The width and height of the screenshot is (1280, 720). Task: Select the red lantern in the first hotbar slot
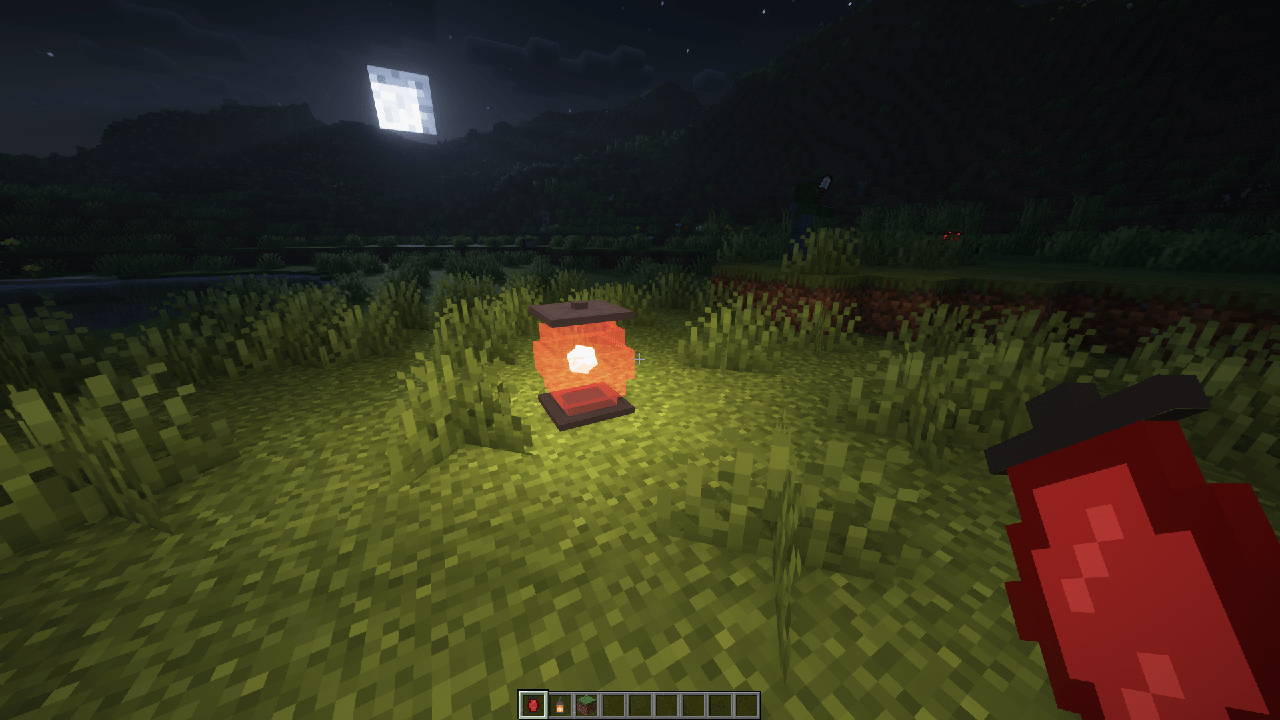tap(533, 707)
